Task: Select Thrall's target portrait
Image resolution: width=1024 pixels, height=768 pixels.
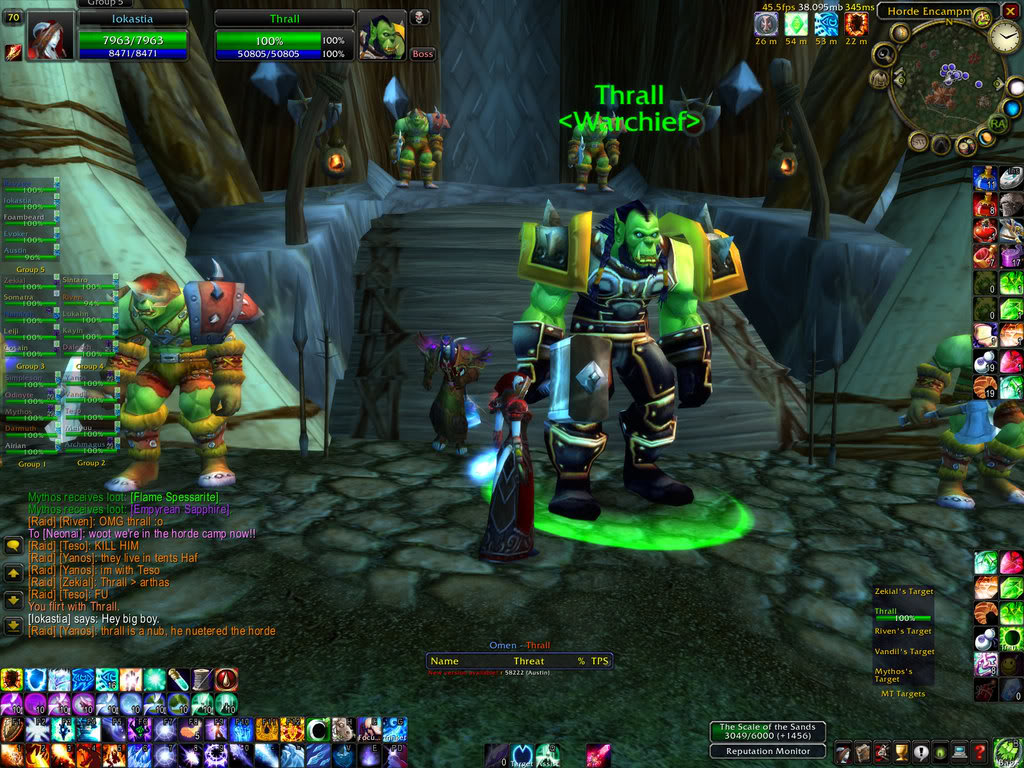Action: [x=382, y=37]
